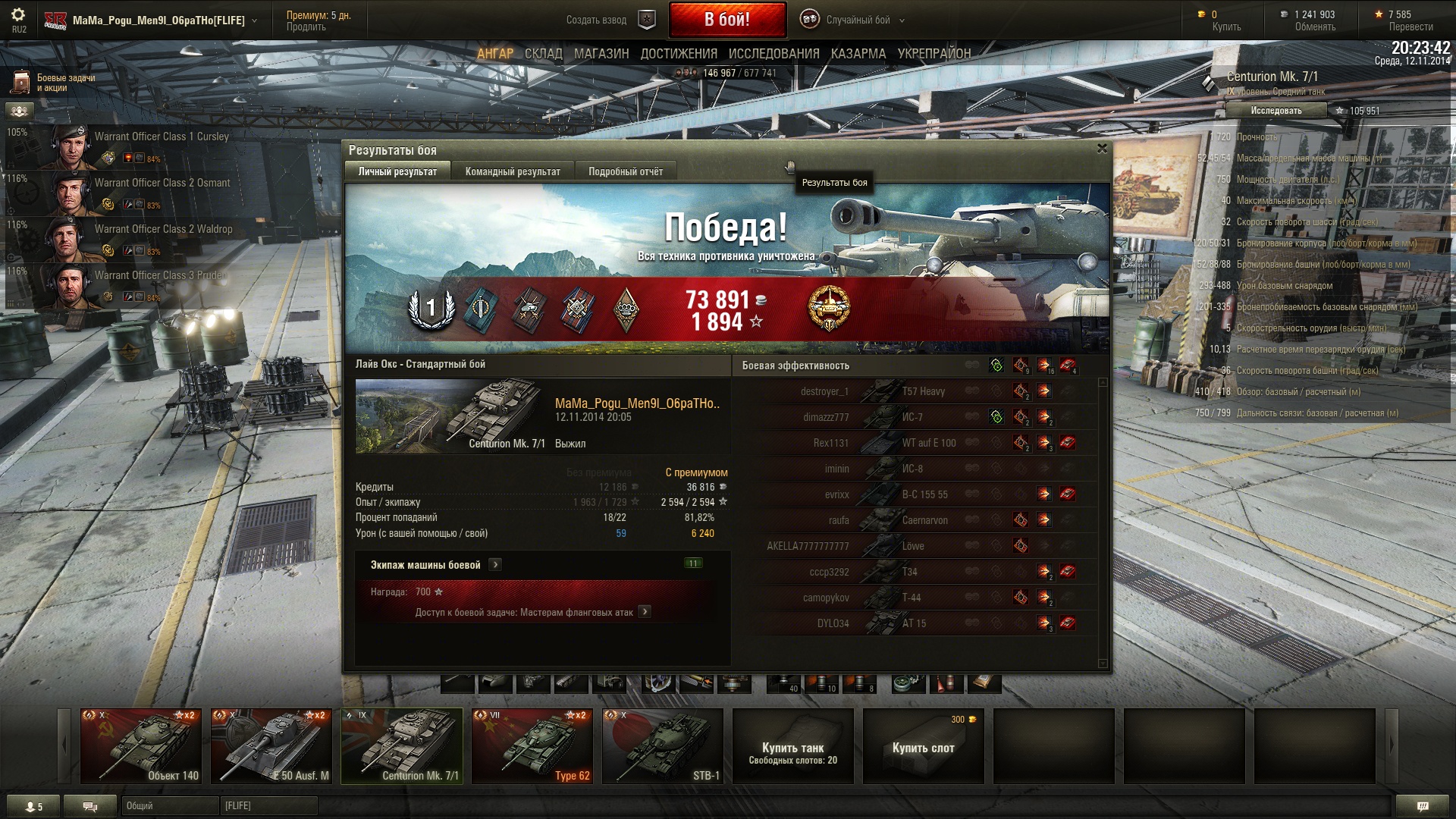Click the Купить слот button
Screen dimensions: 1456x819
pyautogui.click(x=923, y=747)
